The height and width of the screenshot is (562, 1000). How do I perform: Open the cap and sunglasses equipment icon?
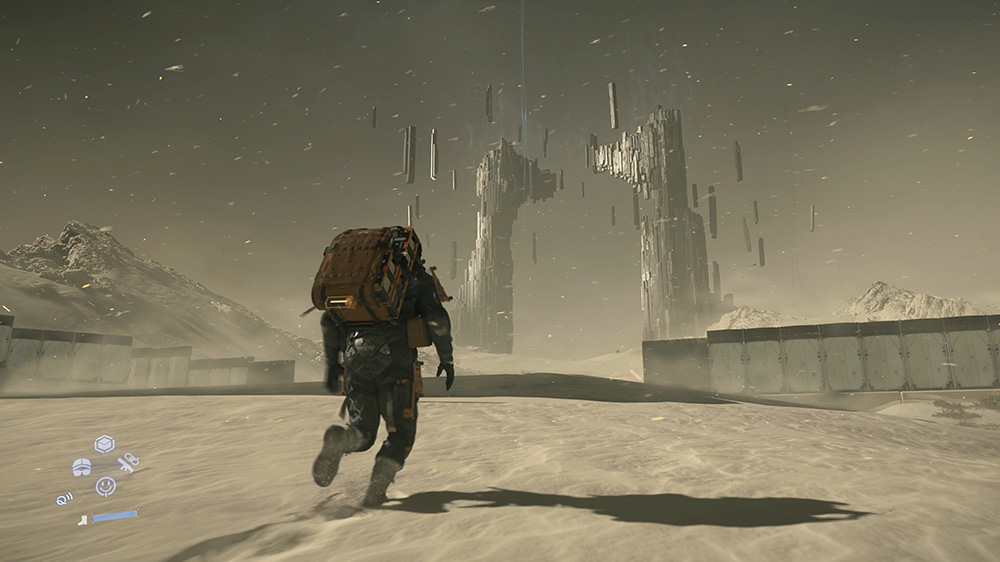(82, 466)
